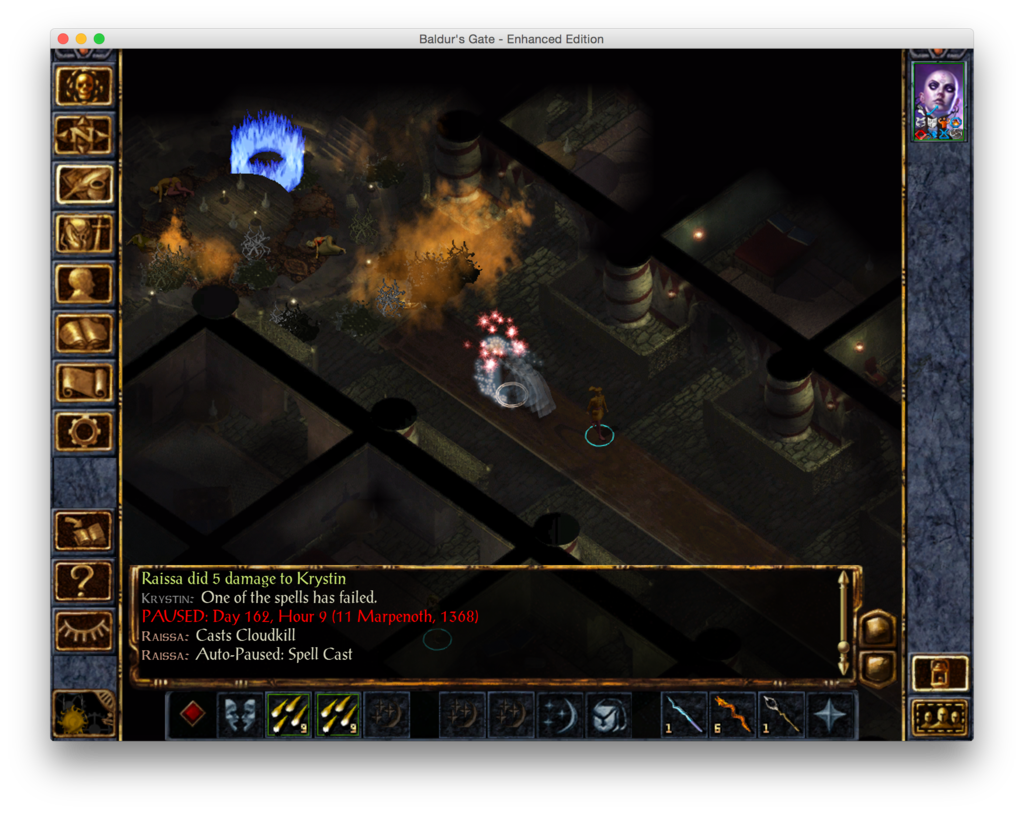
Task: Open the area map compass button
Action: tap(84, 136)
